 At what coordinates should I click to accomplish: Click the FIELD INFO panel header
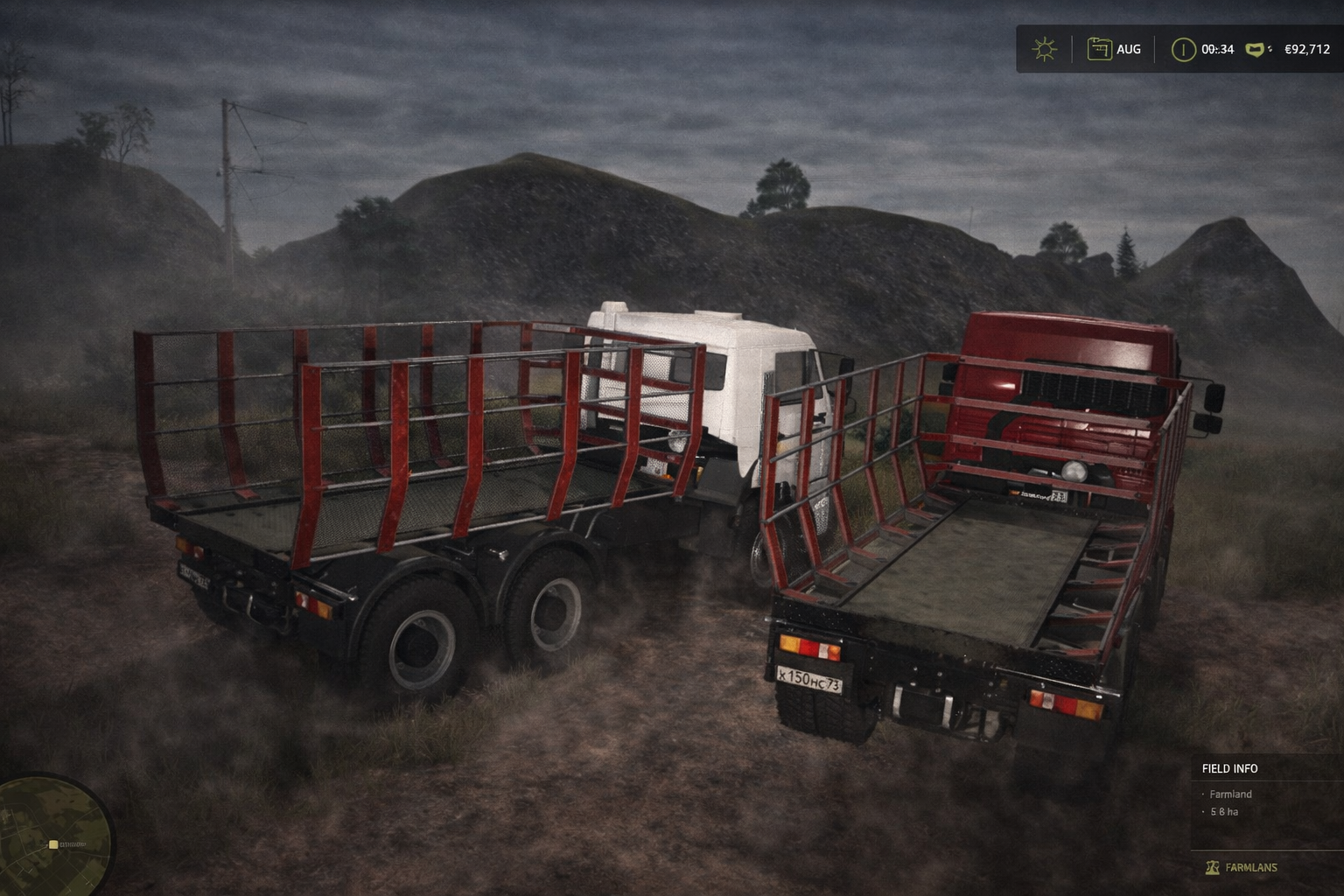click(1229, 768)
